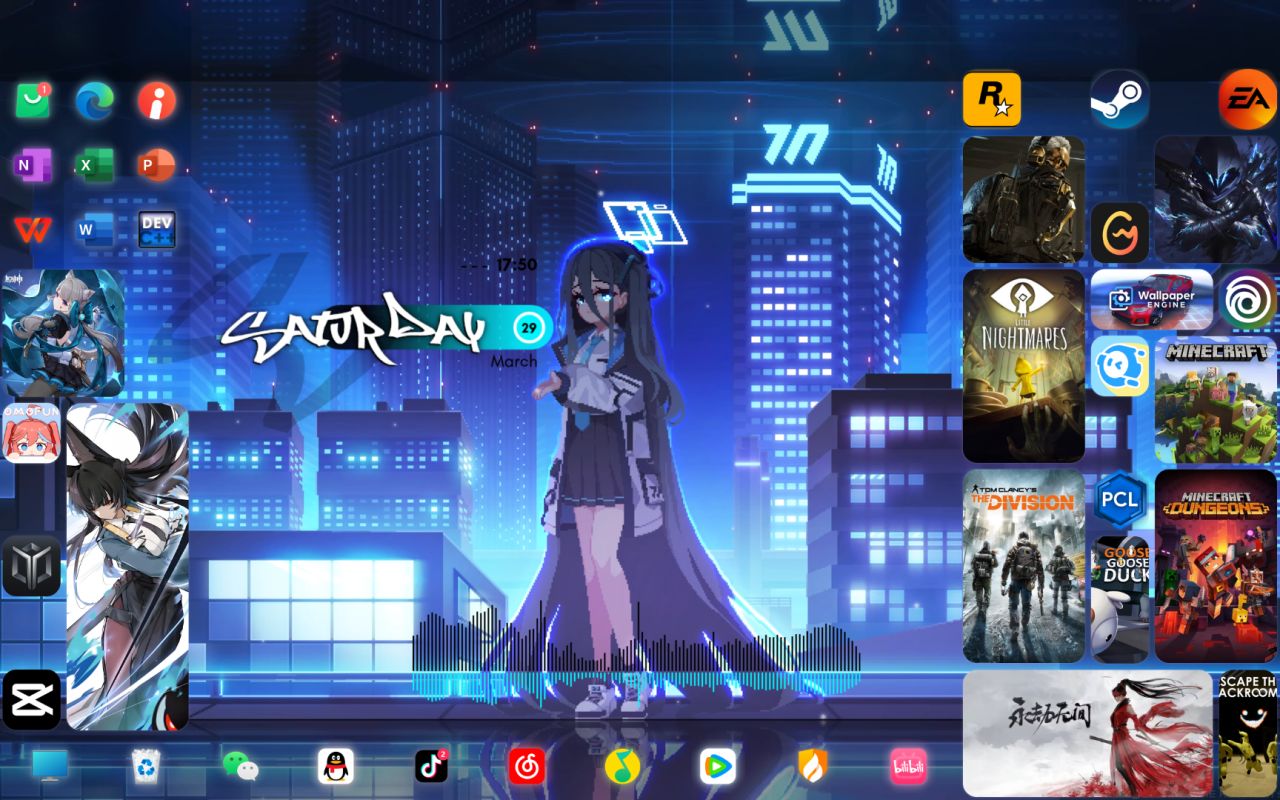This screenshot has height=800, width=1280.
Task: Launch PowerPoint
Action: (x=156, y=165)
